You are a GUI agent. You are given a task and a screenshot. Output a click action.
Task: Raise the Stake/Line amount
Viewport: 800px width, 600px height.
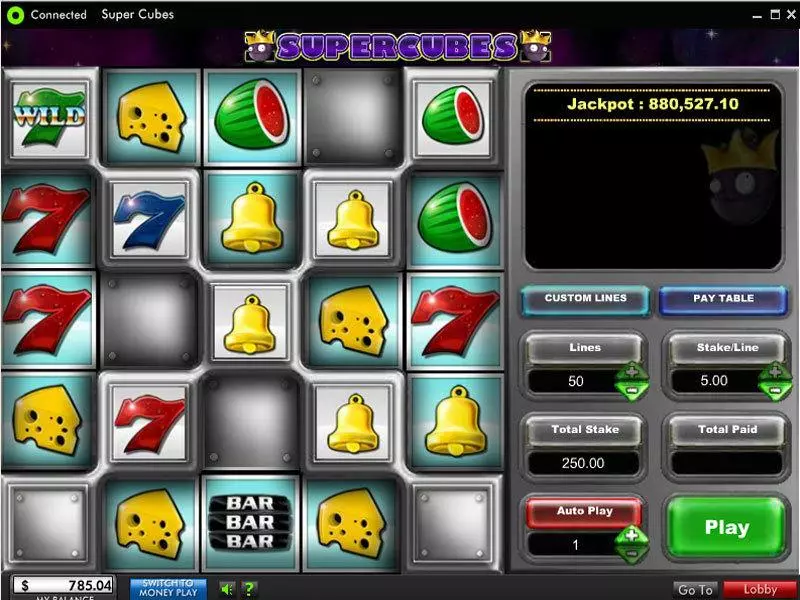775,373
